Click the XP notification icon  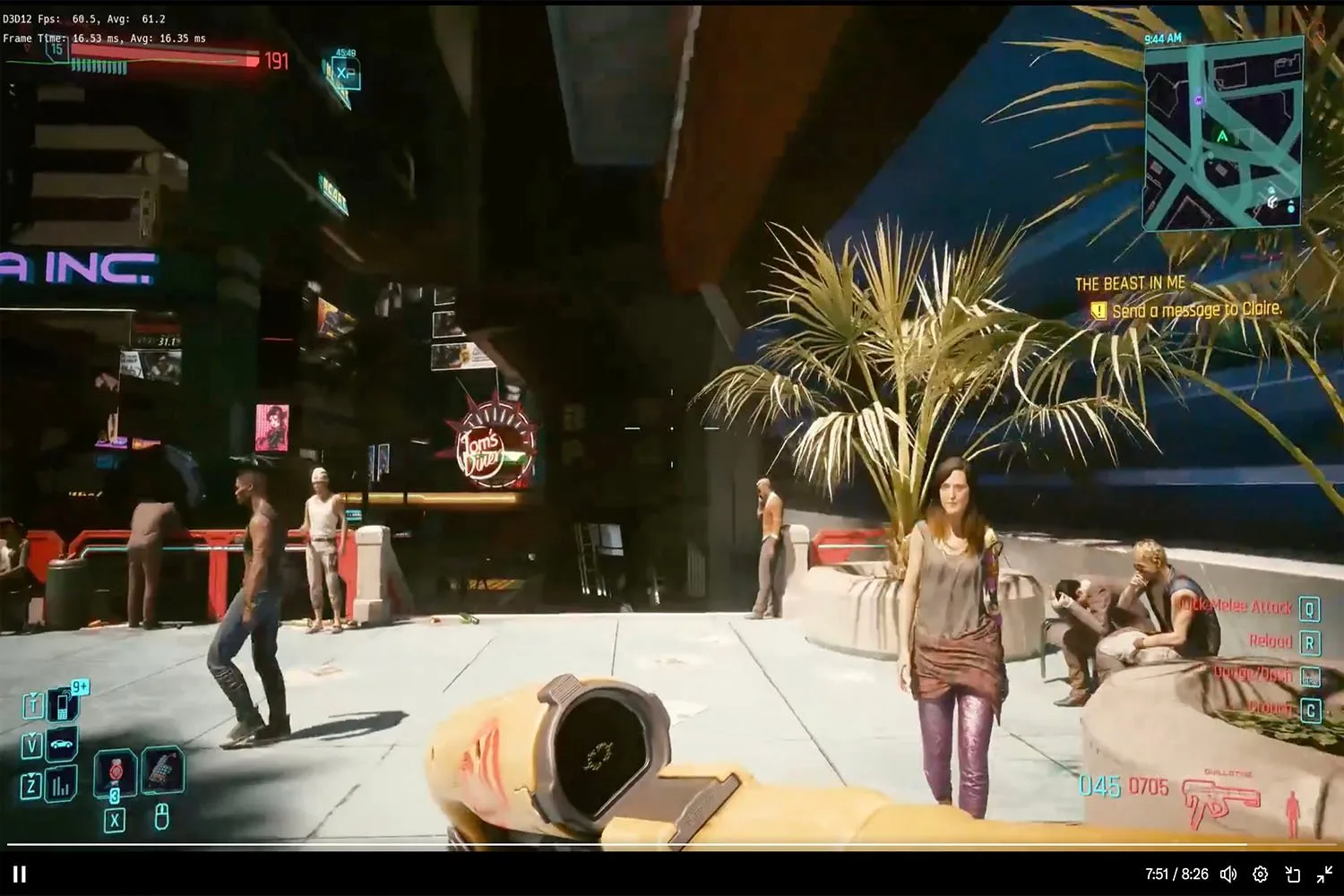point(346,73)
